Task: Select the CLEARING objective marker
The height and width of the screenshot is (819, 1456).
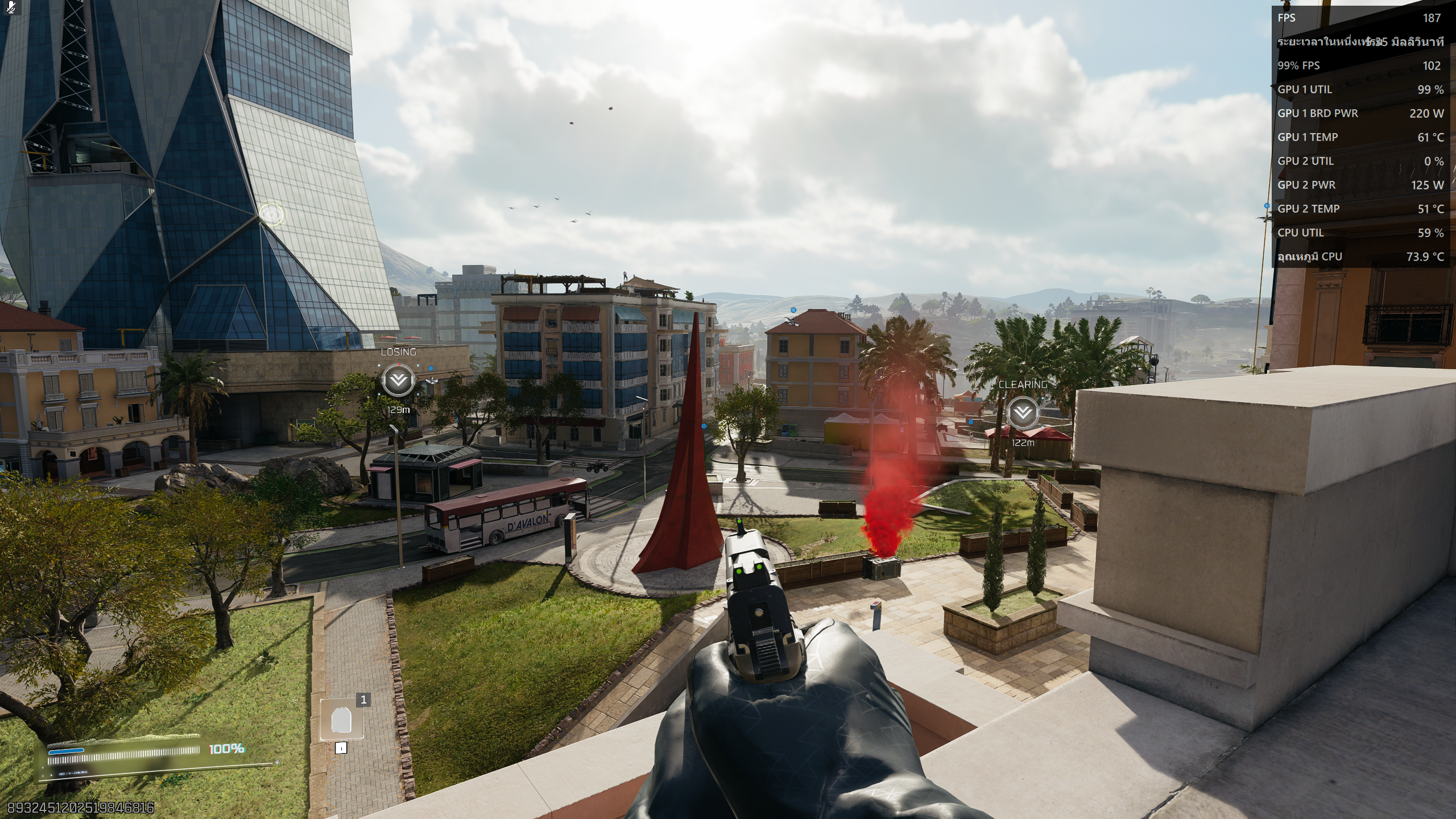Action: 1022,412
